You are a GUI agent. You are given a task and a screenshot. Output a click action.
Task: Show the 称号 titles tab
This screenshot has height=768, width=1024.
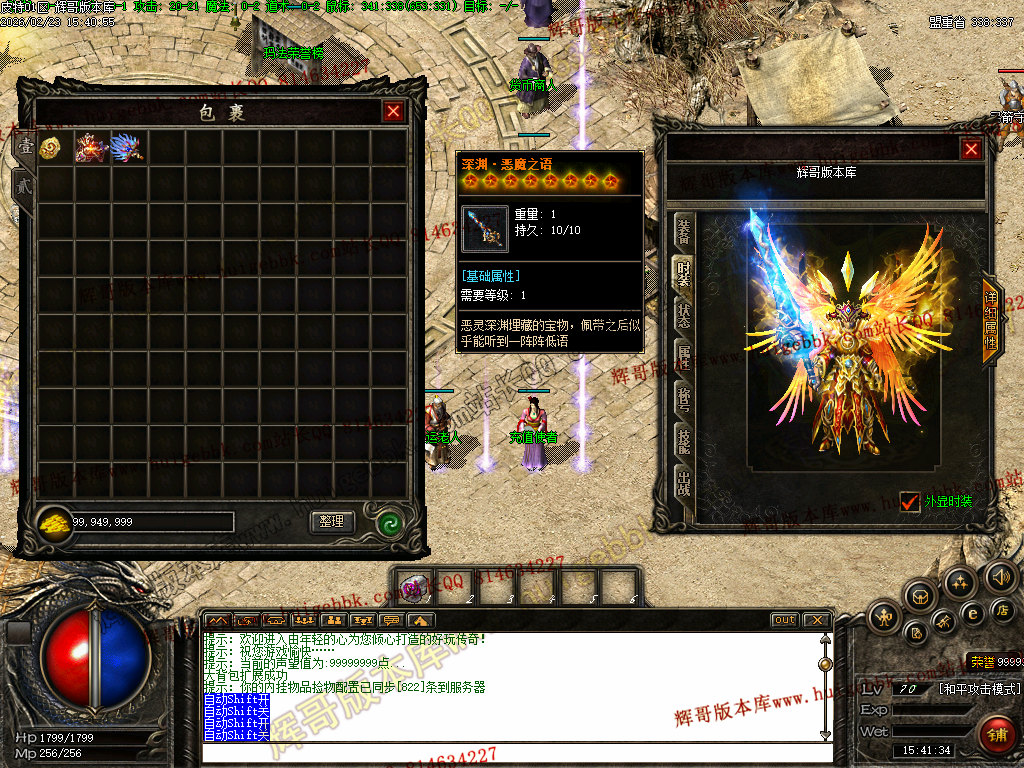683,400
